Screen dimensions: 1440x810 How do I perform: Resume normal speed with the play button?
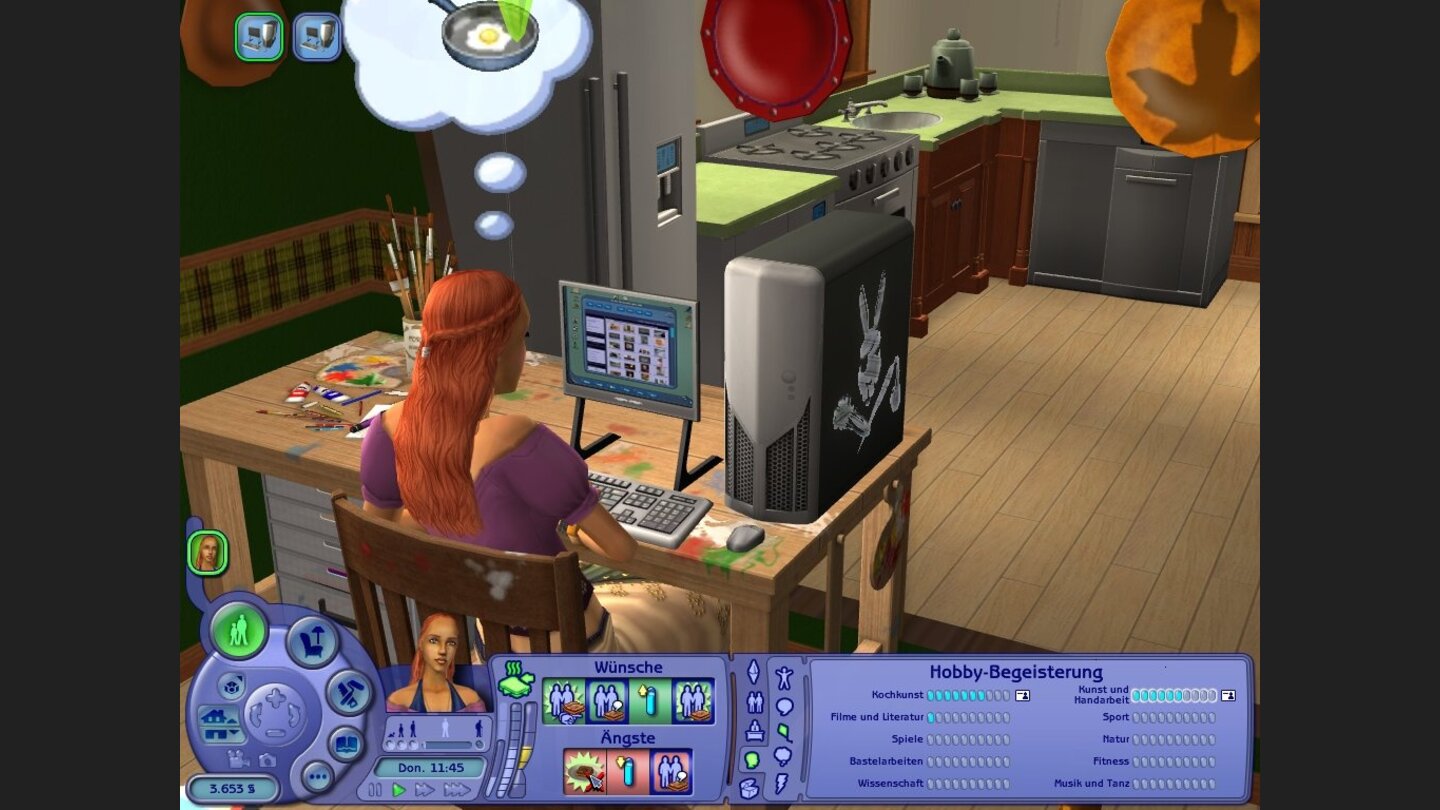pos(398,789)
